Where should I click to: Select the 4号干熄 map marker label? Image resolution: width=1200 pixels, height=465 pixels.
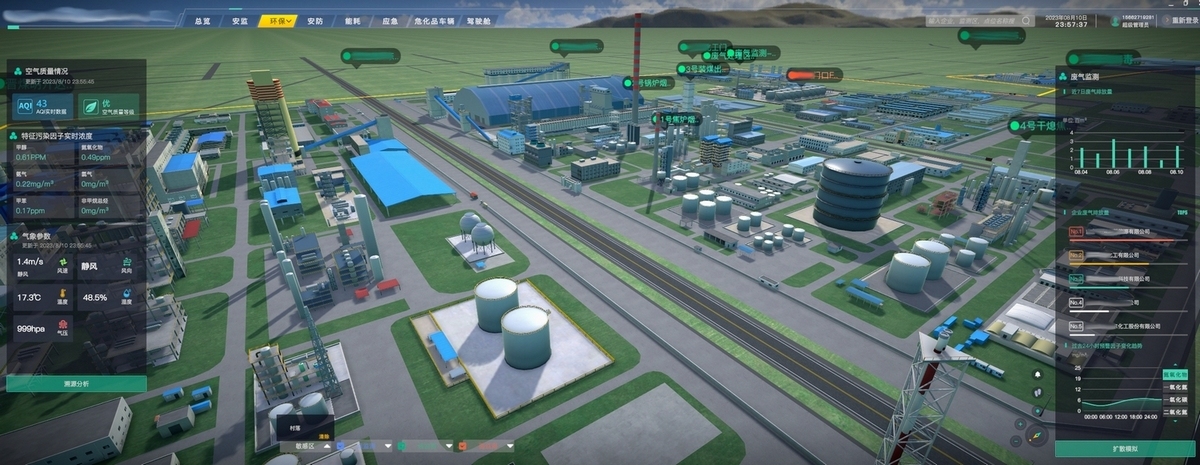coord(1034,126)
